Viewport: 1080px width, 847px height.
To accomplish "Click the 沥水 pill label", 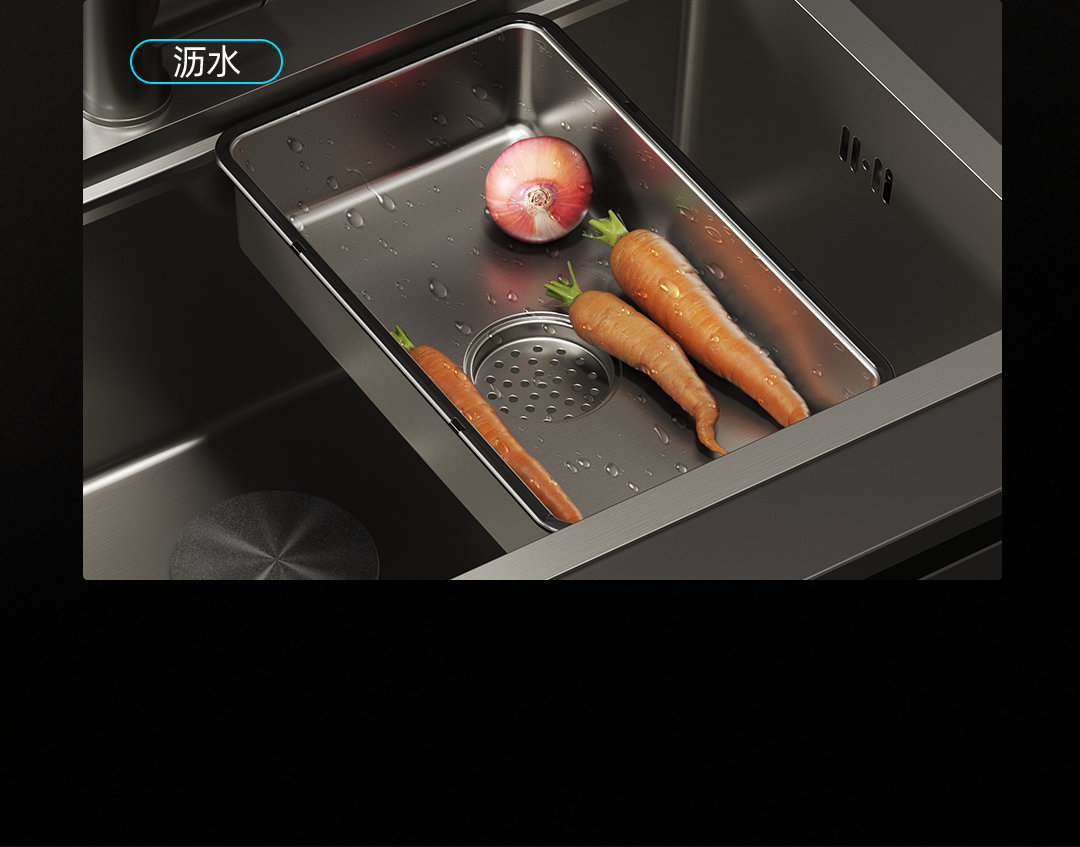I will [x=206, y=62].
